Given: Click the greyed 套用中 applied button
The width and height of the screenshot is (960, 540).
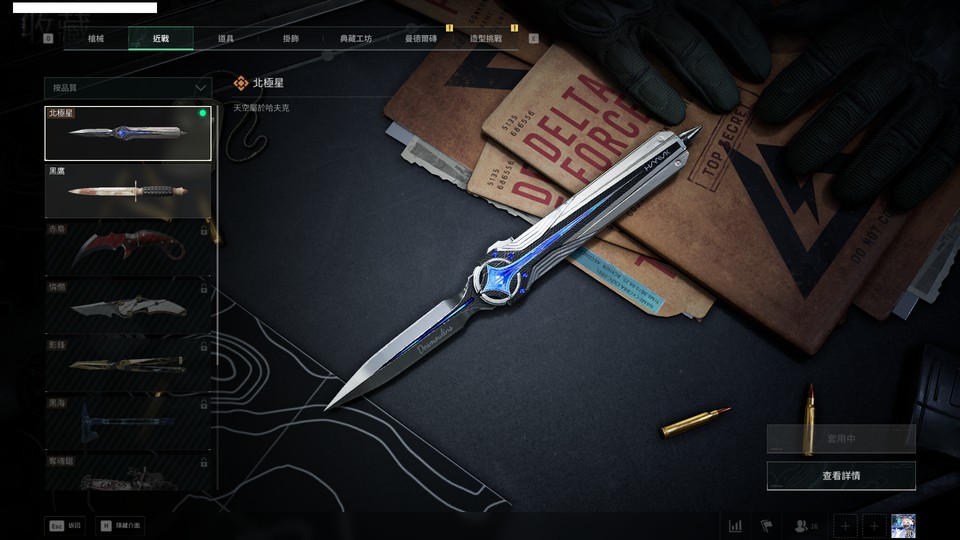Looking at the screenshot, I should (841, 438).
